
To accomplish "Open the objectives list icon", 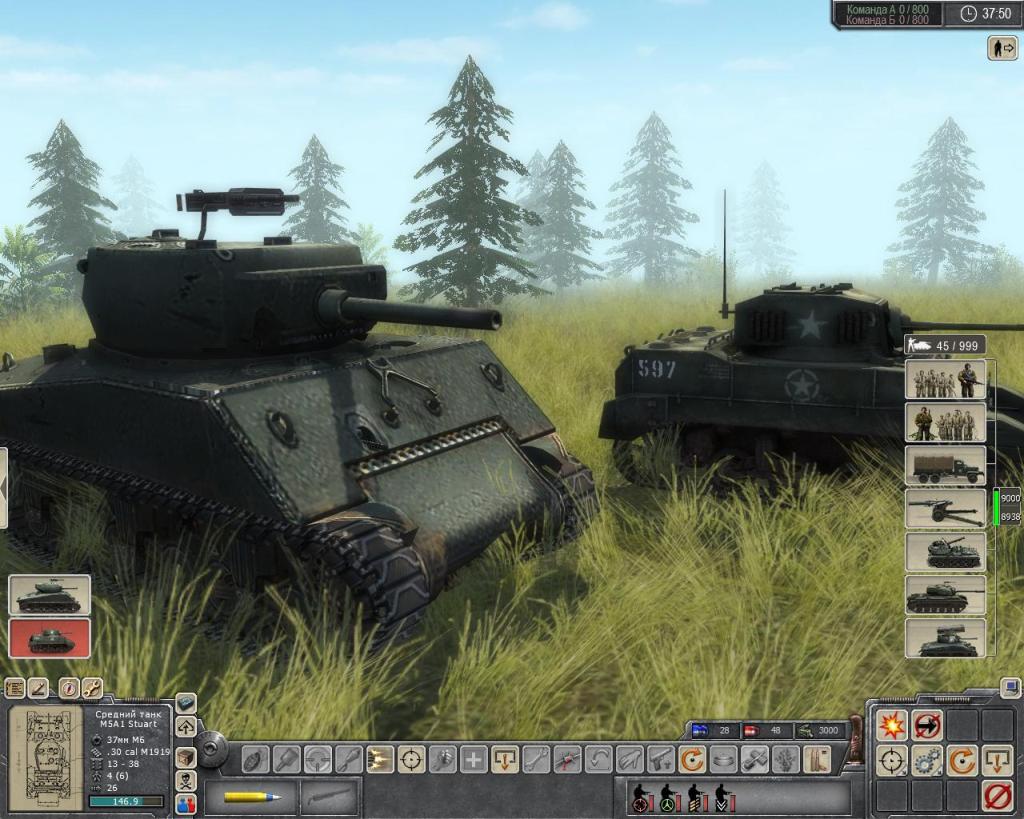I will tap(15, 688).
